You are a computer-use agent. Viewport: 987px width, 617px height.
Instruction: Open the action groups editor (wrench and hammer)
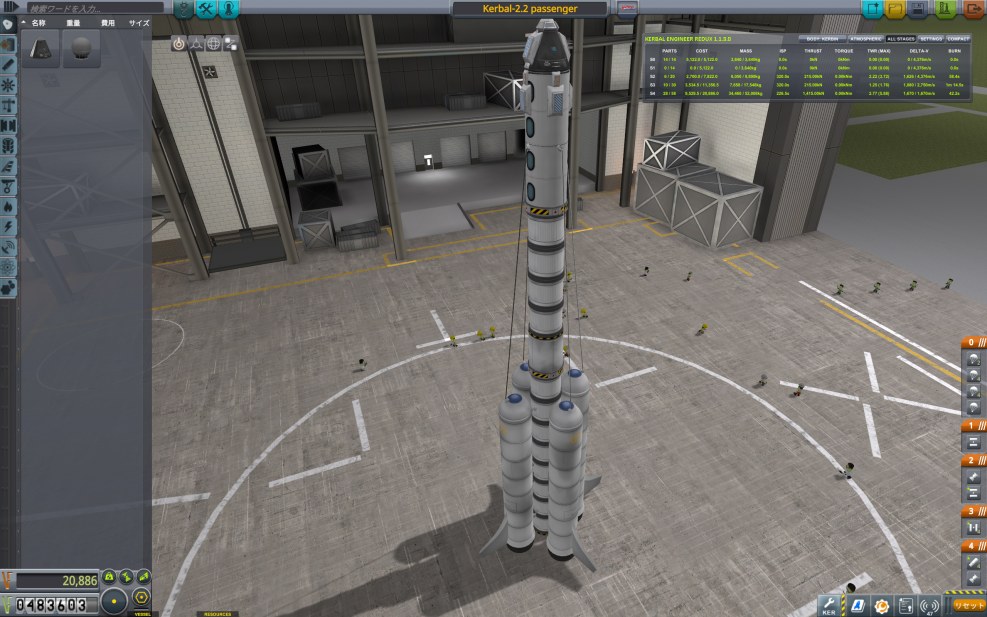(207, 9)
